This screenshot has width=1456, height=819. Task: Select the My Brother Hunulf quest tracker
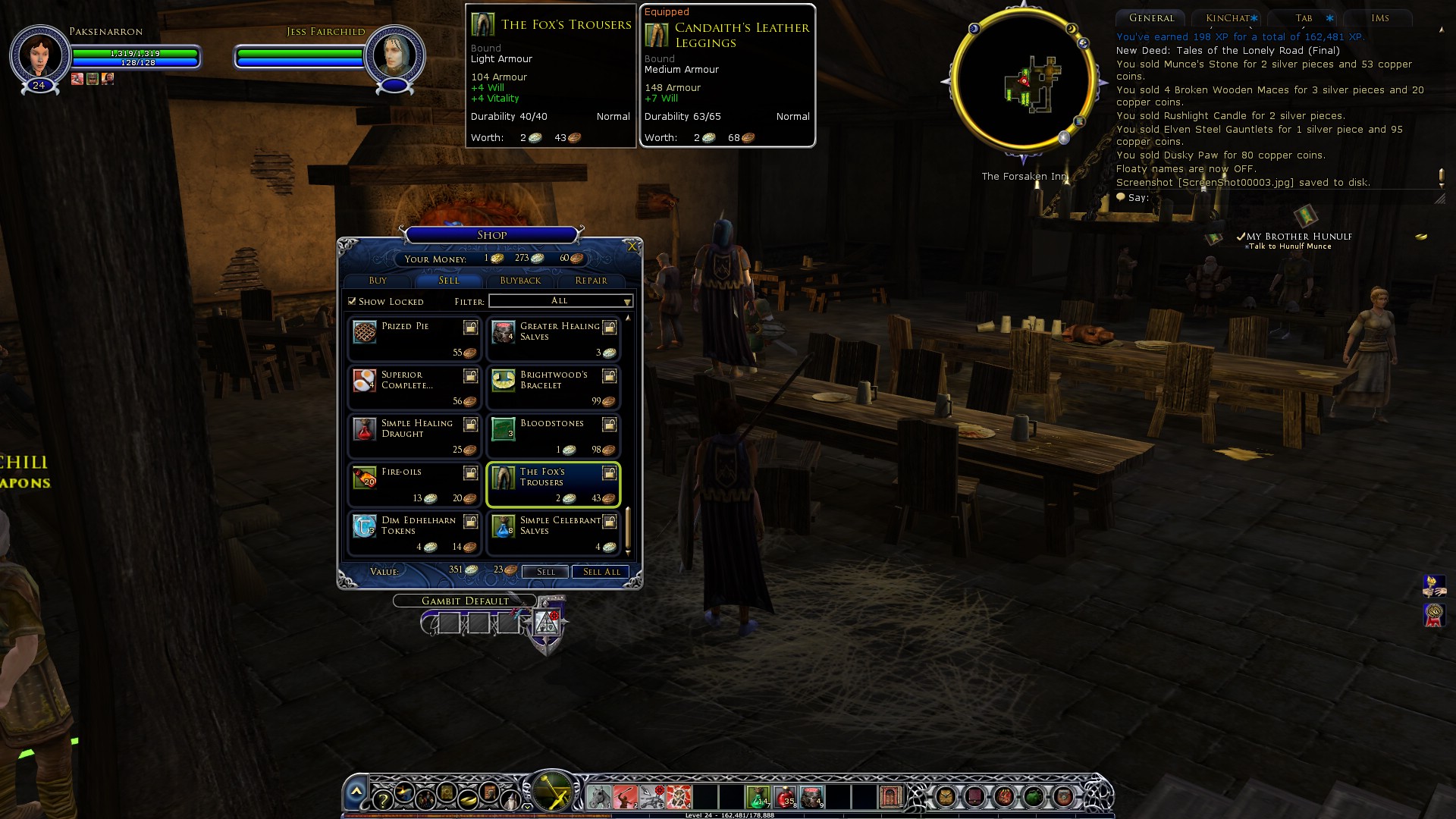[1298, 237]
